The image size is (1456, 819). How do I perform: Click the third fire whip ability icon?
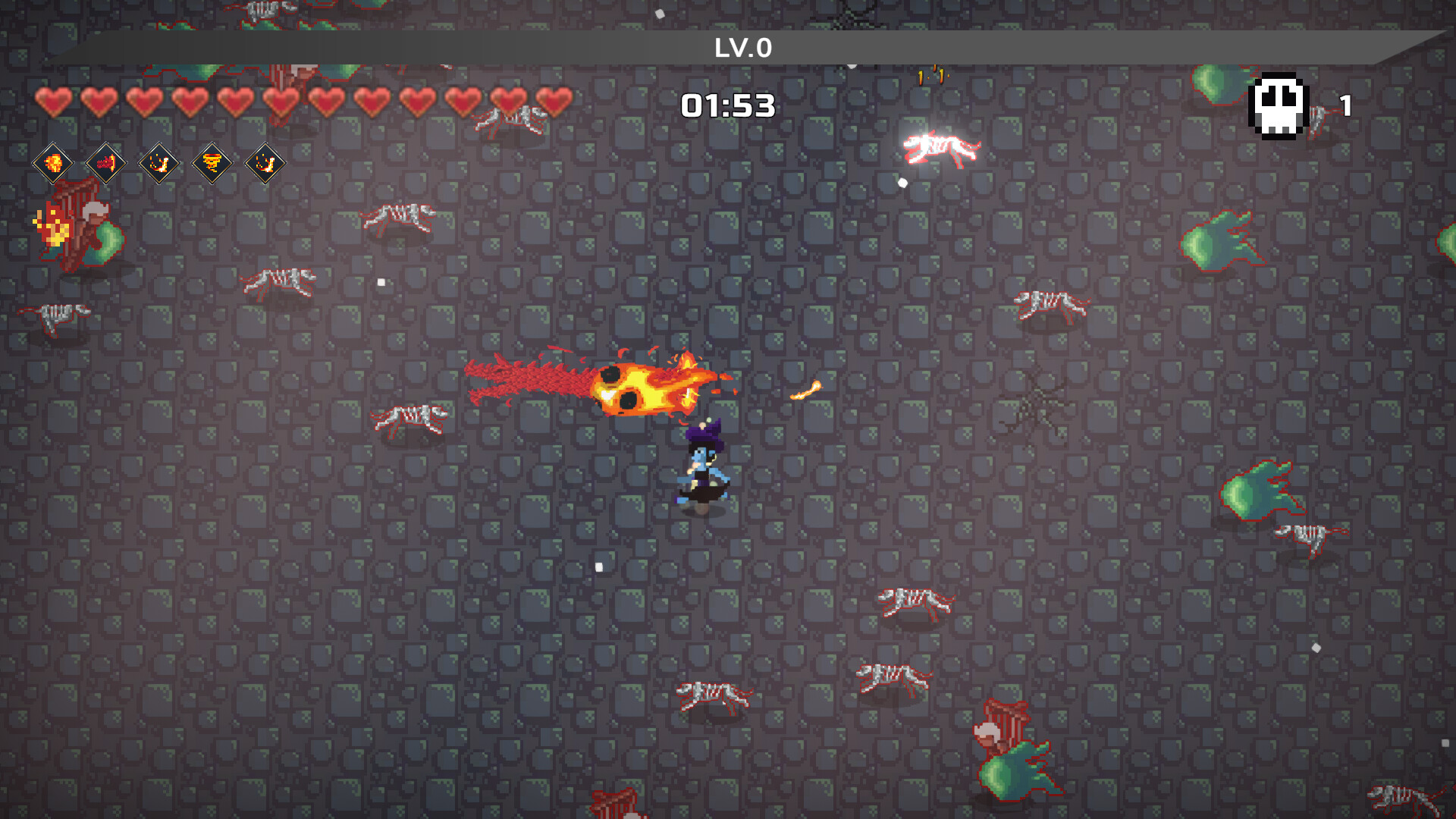point(159,163)
